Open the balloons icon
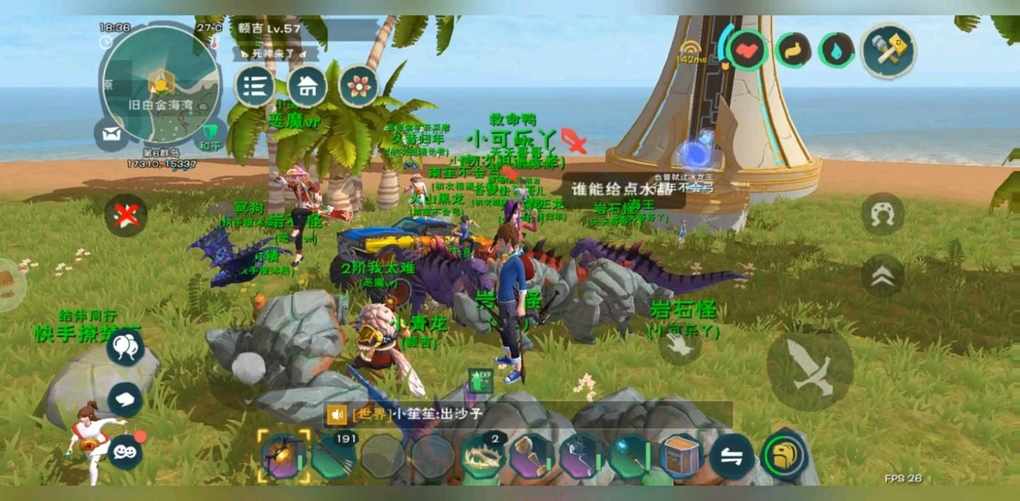Viewport: 1020px width, 501px height. point(125,347)
